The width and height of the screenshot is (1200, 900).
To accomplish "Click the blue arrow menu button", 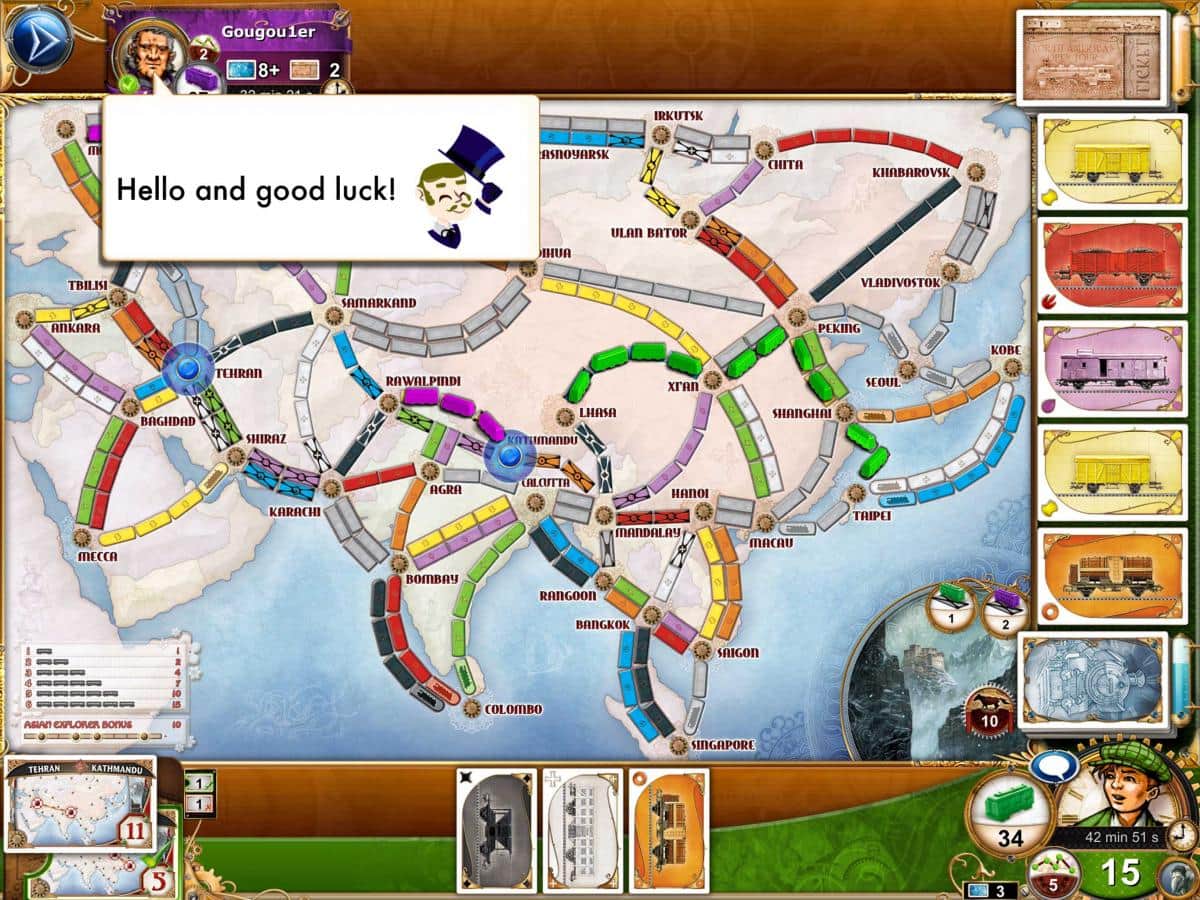I will pos(39,40).
